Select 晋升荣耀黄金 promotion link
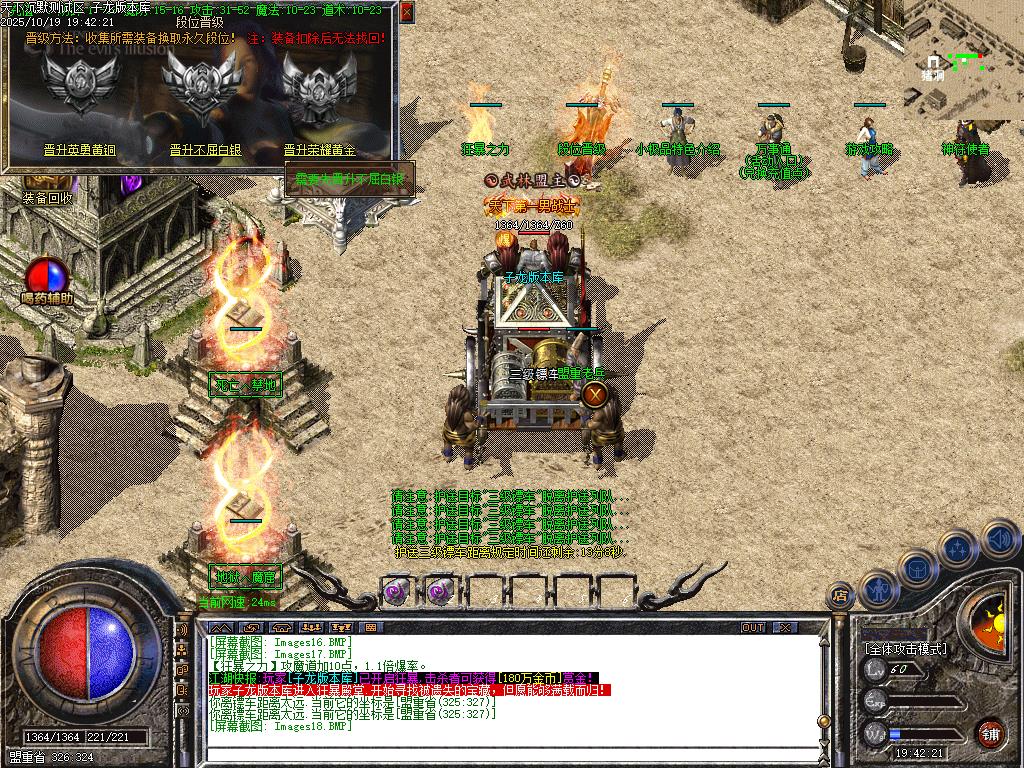 pyautogui.click(x=320, y=150)
